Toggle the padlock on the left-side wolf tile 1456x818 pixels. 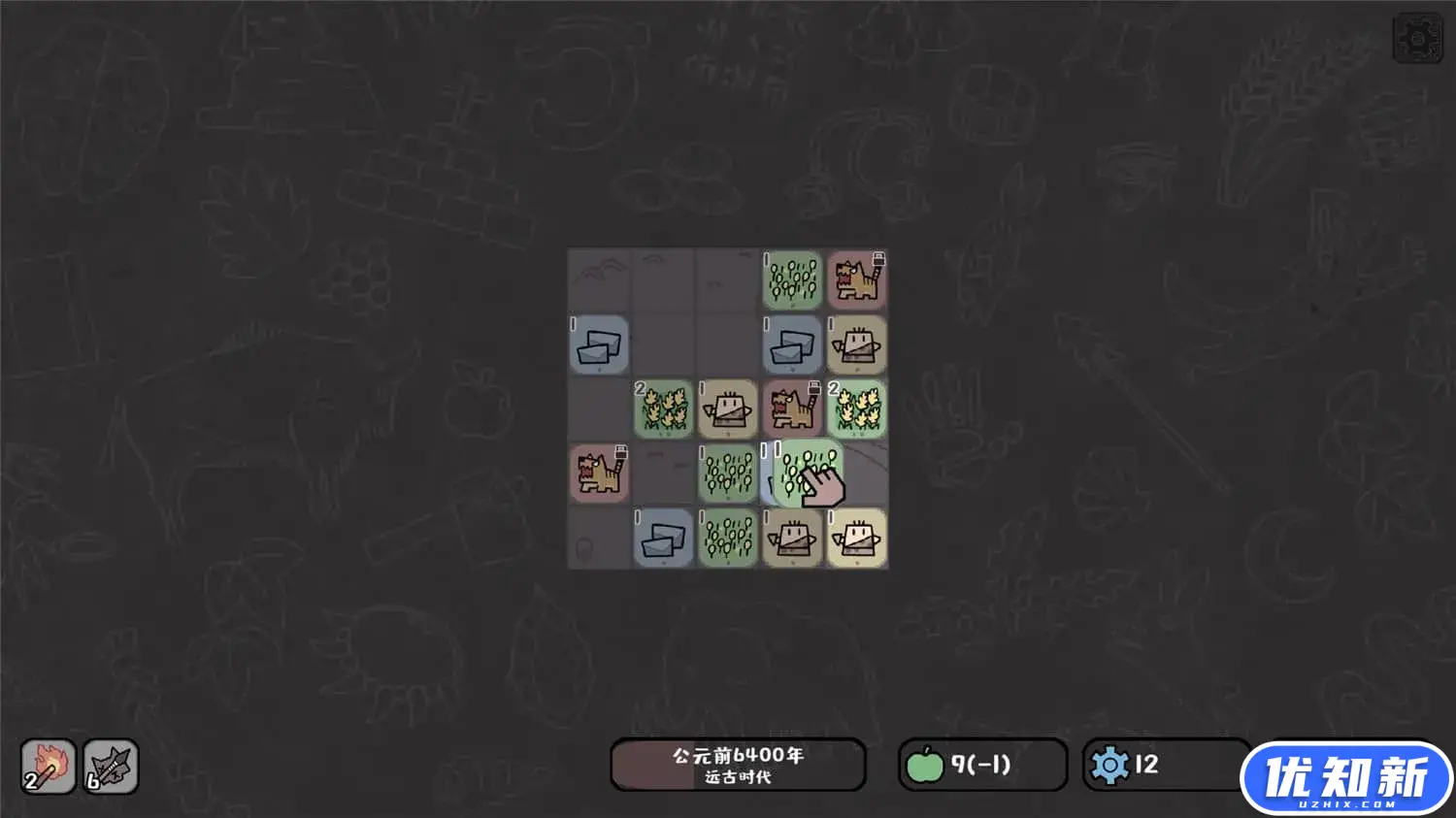tap(620, 452)
